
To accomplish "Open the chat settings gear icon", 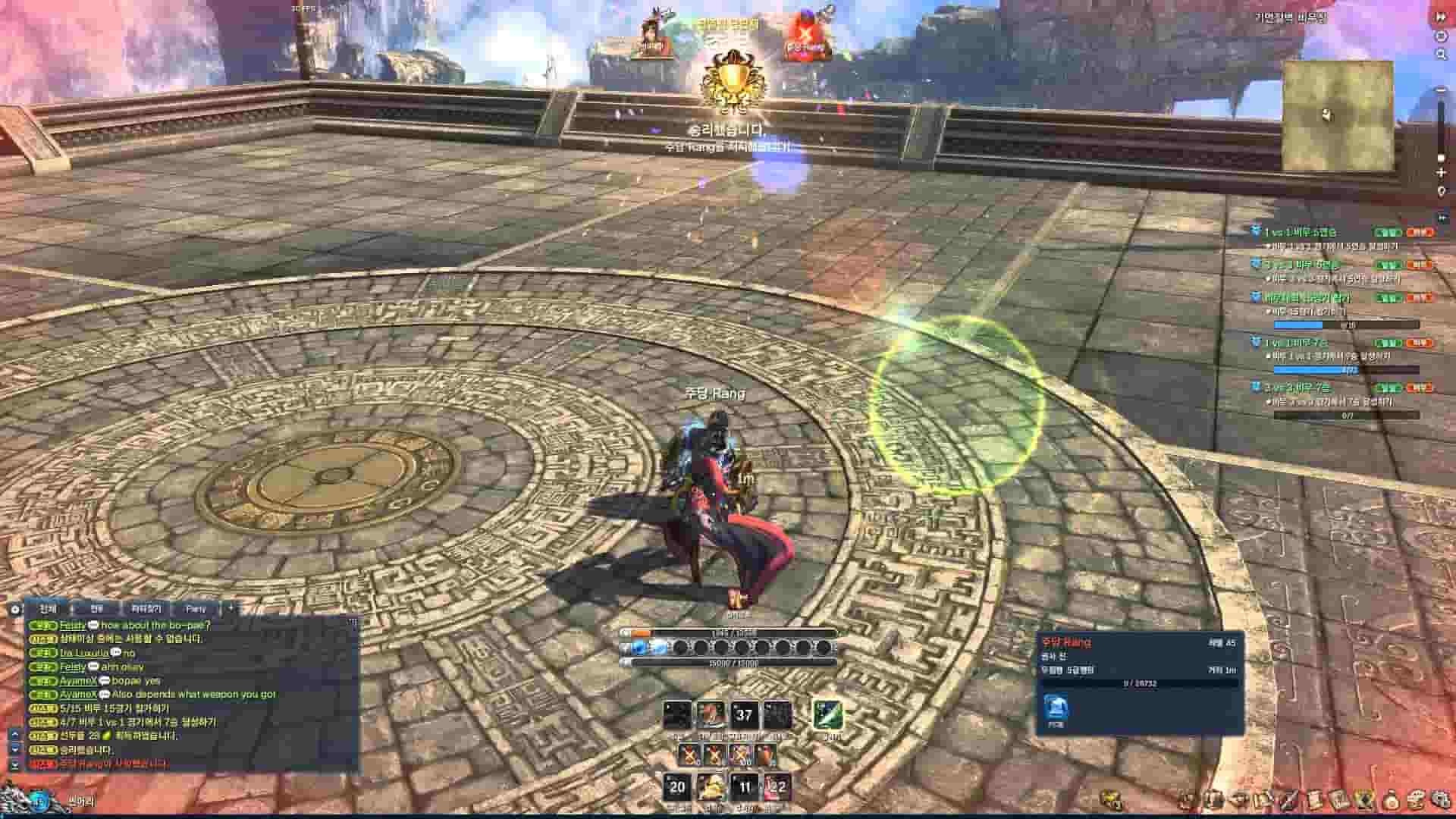I will point(14,608).
